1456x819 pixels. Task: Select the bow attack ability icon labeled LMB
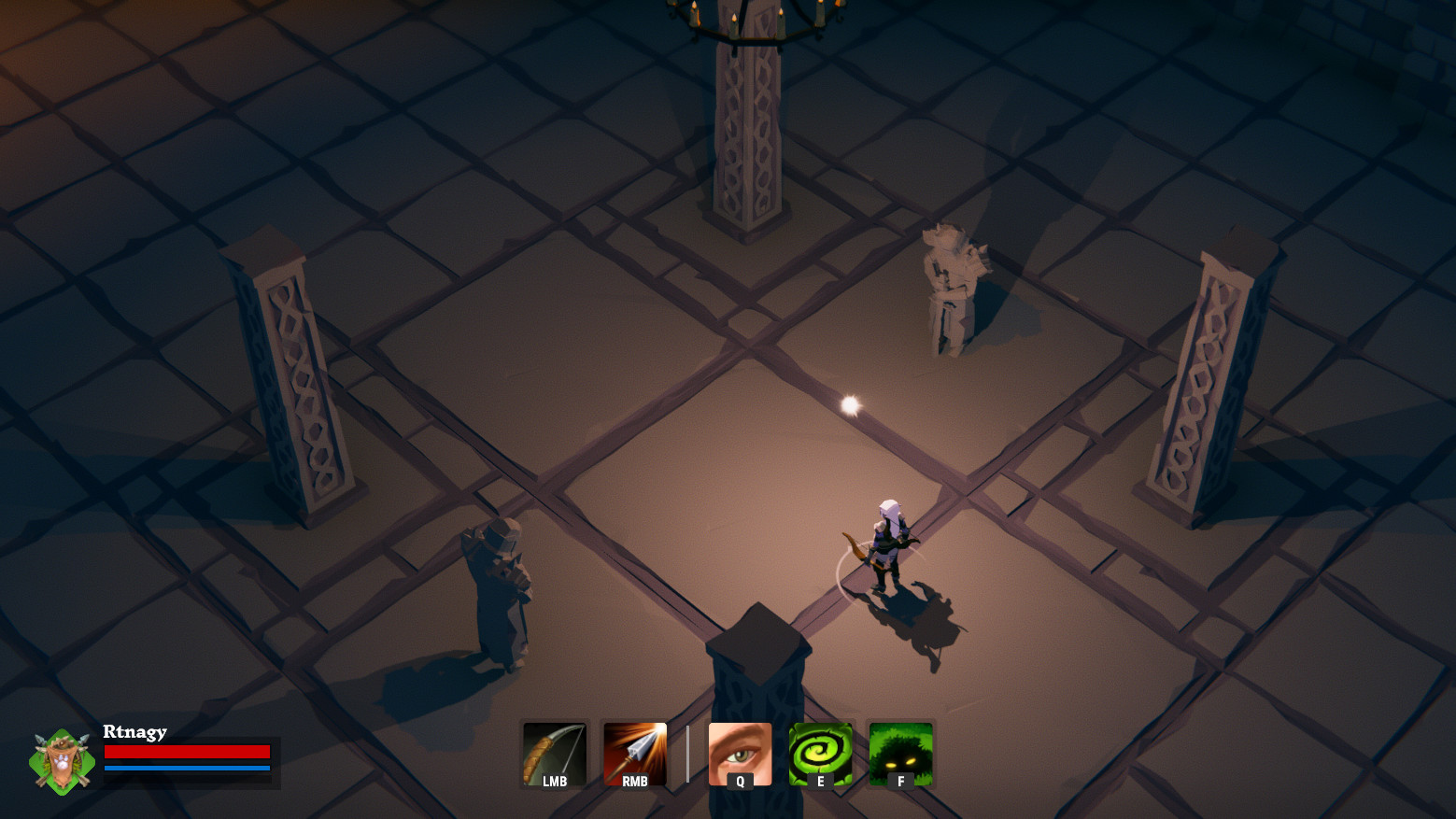click(555, 755)
